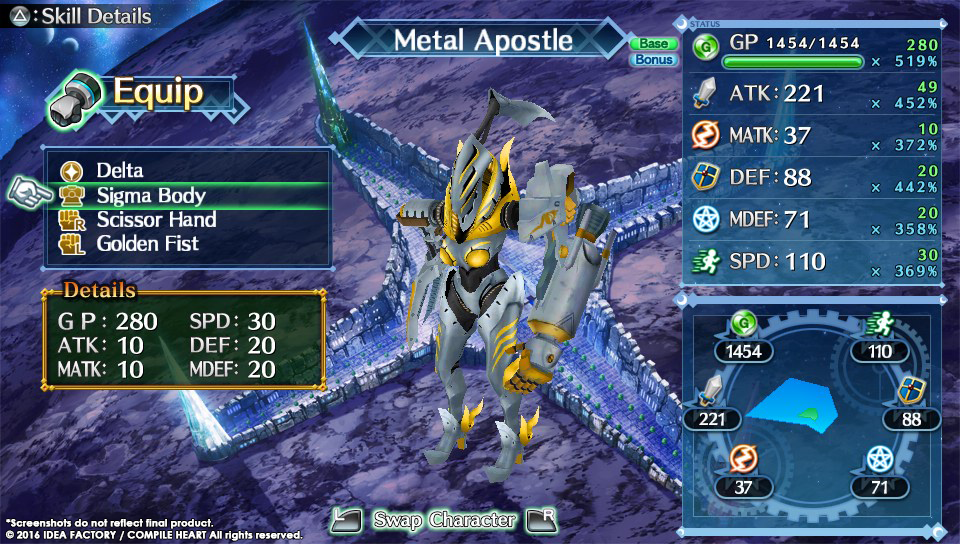
Task: Click the Metal Apostle character name banner
Action: pos(483,41)
